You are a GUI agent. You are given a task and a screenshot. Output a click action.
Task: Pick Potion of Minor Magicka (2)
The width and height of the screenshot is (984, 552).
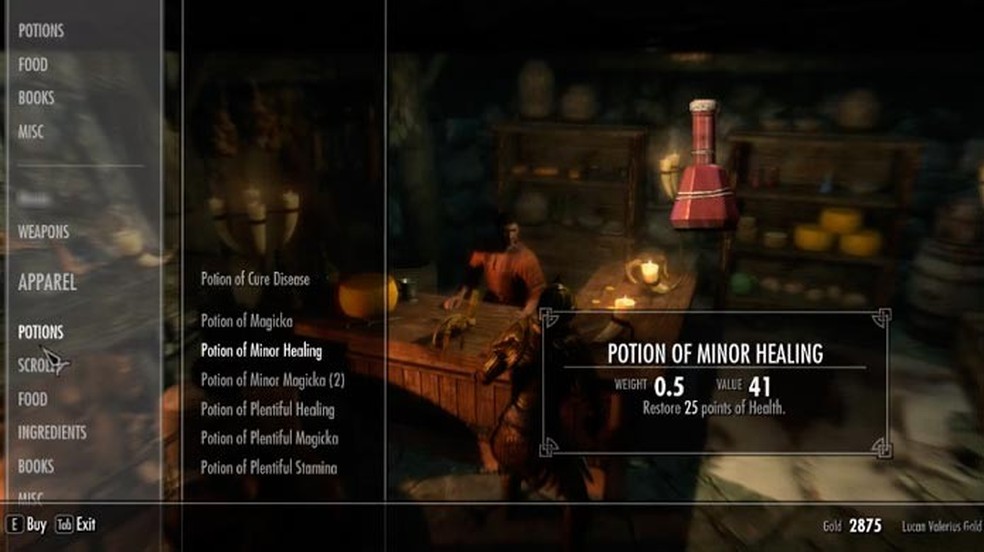272,380
